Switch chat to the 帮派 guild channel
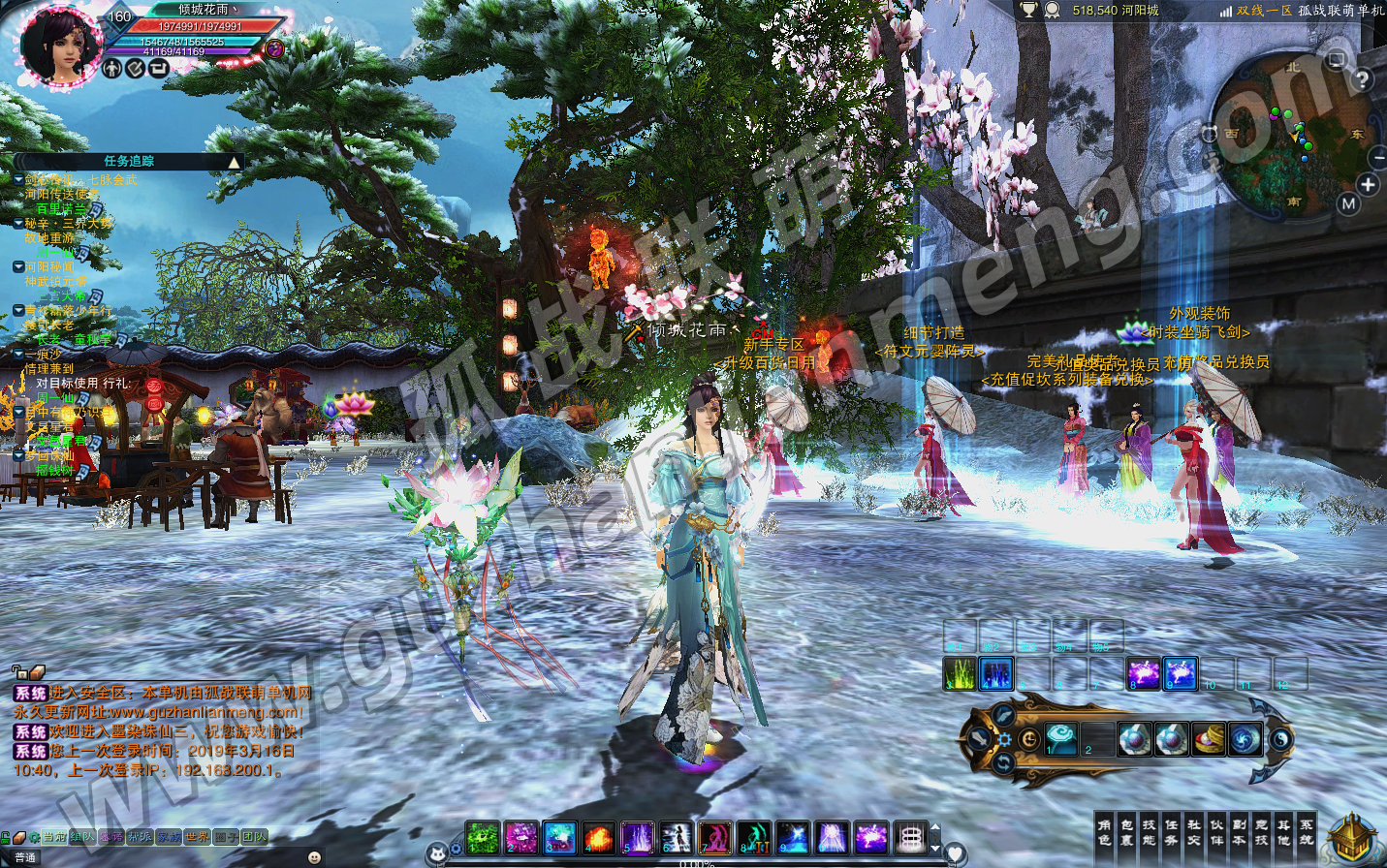 coord(141,837)
